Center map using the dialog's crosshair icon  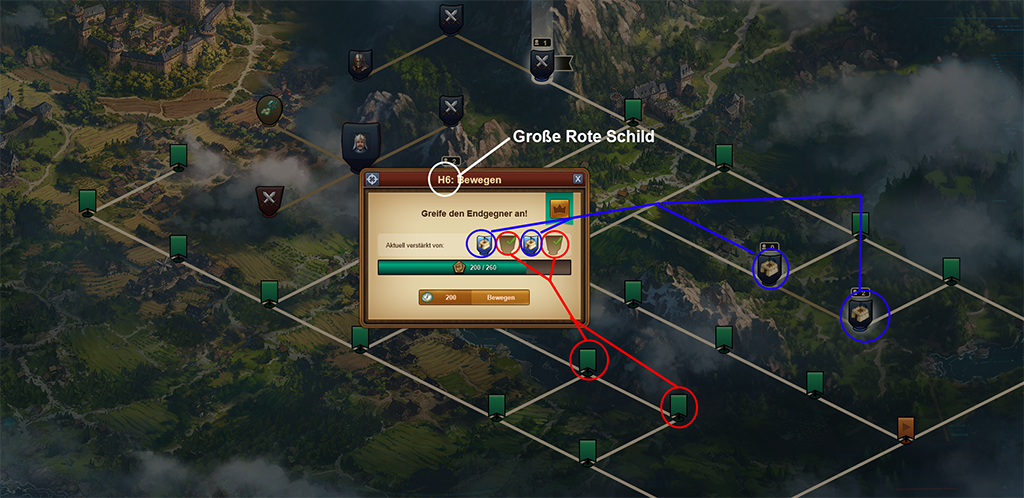[x=373, y=179]
